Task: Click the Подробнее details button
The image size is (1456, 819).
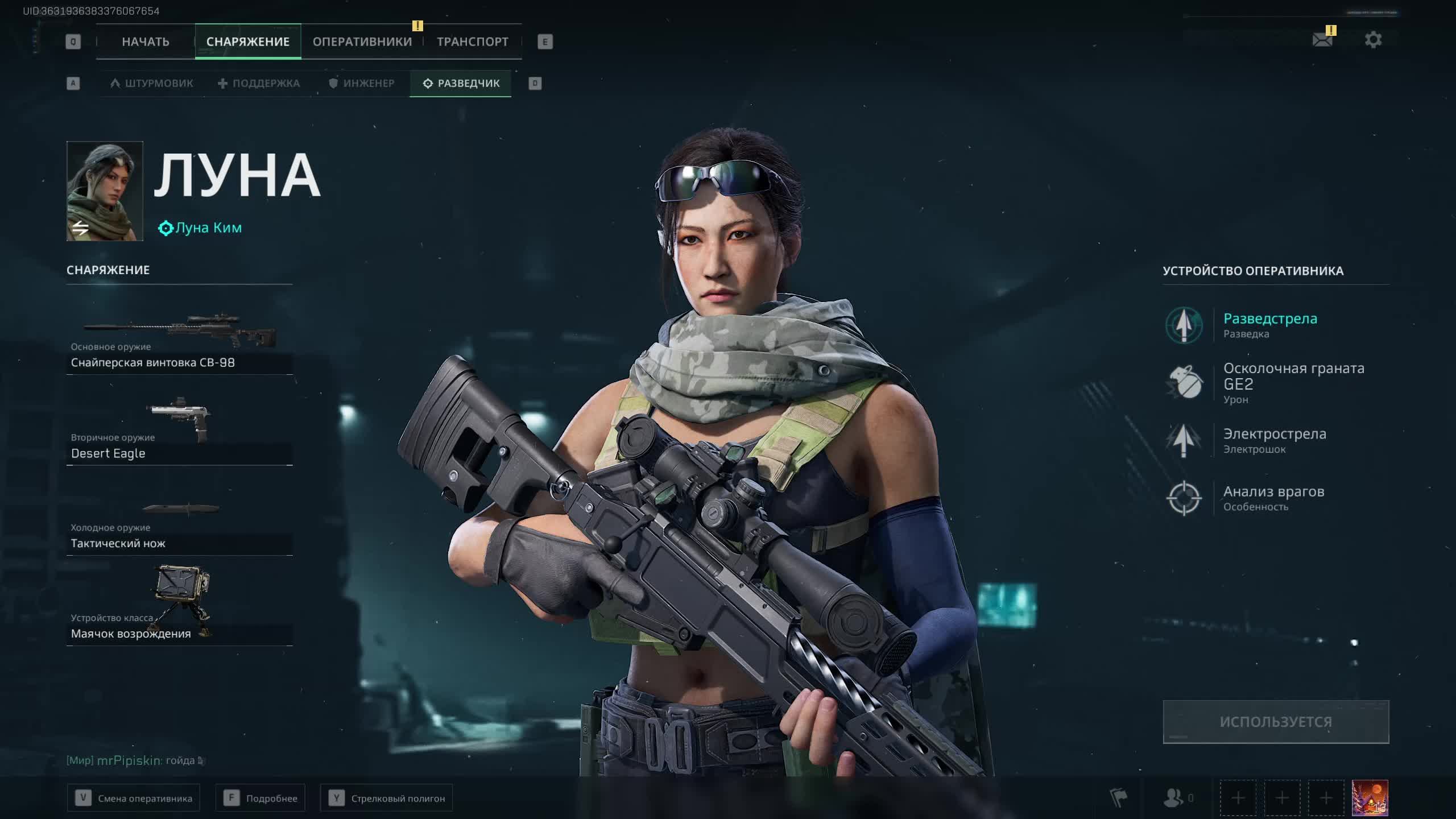Action: point(260,798)
